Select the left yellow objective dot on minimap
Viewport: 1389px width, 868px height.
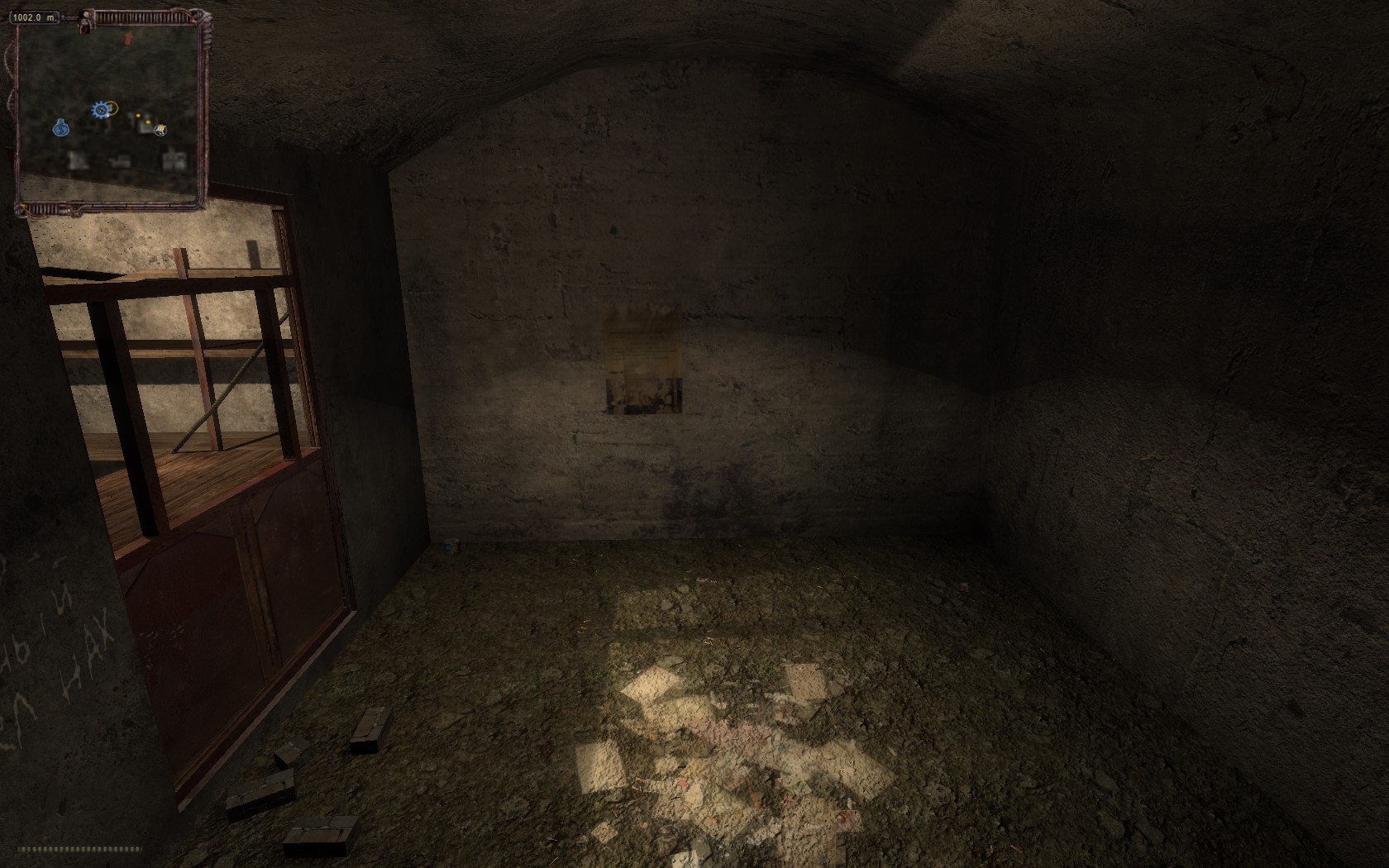coord(139,115)
